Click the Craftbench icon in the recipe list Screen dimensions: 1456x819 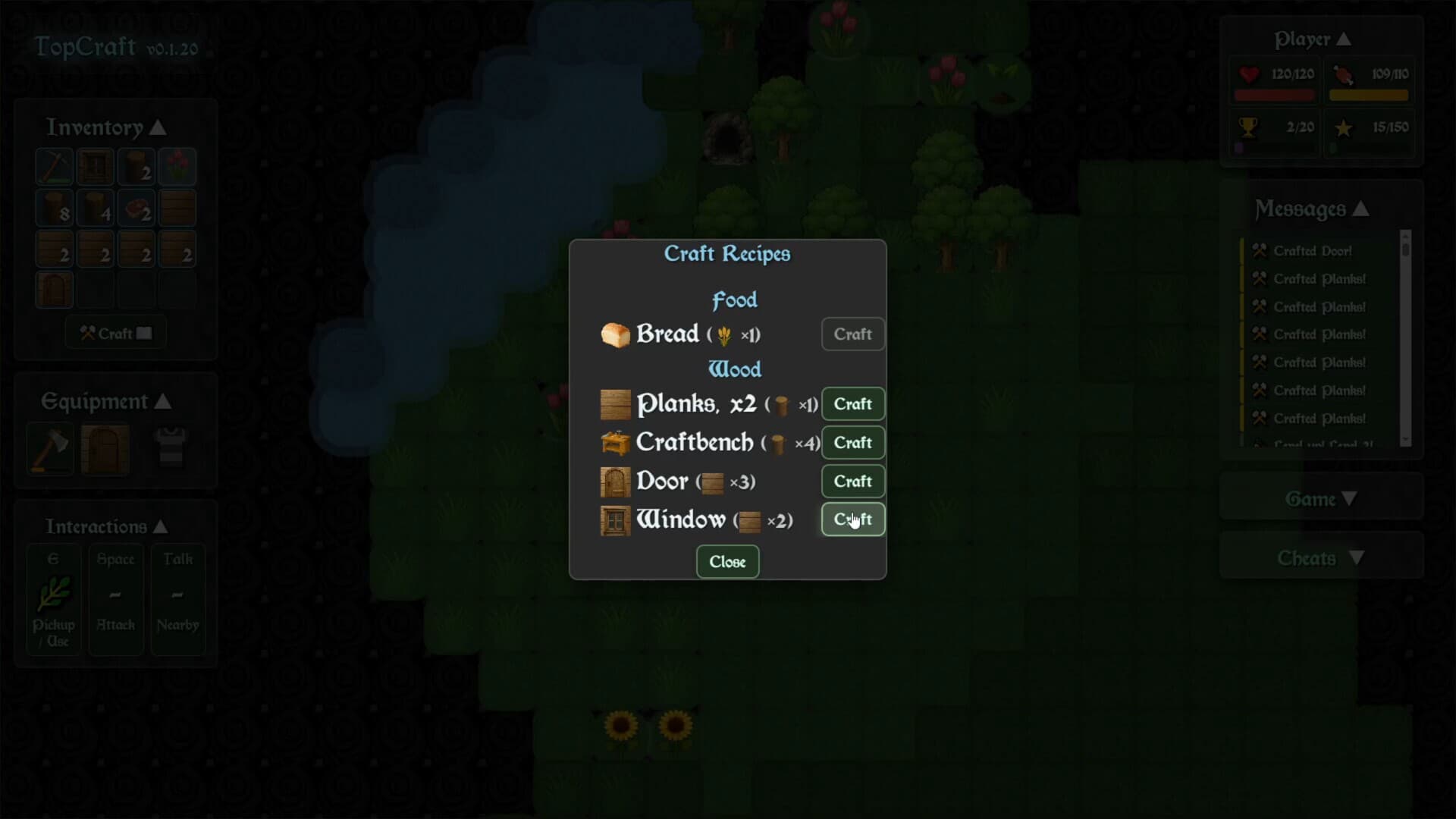coord(616,442)
